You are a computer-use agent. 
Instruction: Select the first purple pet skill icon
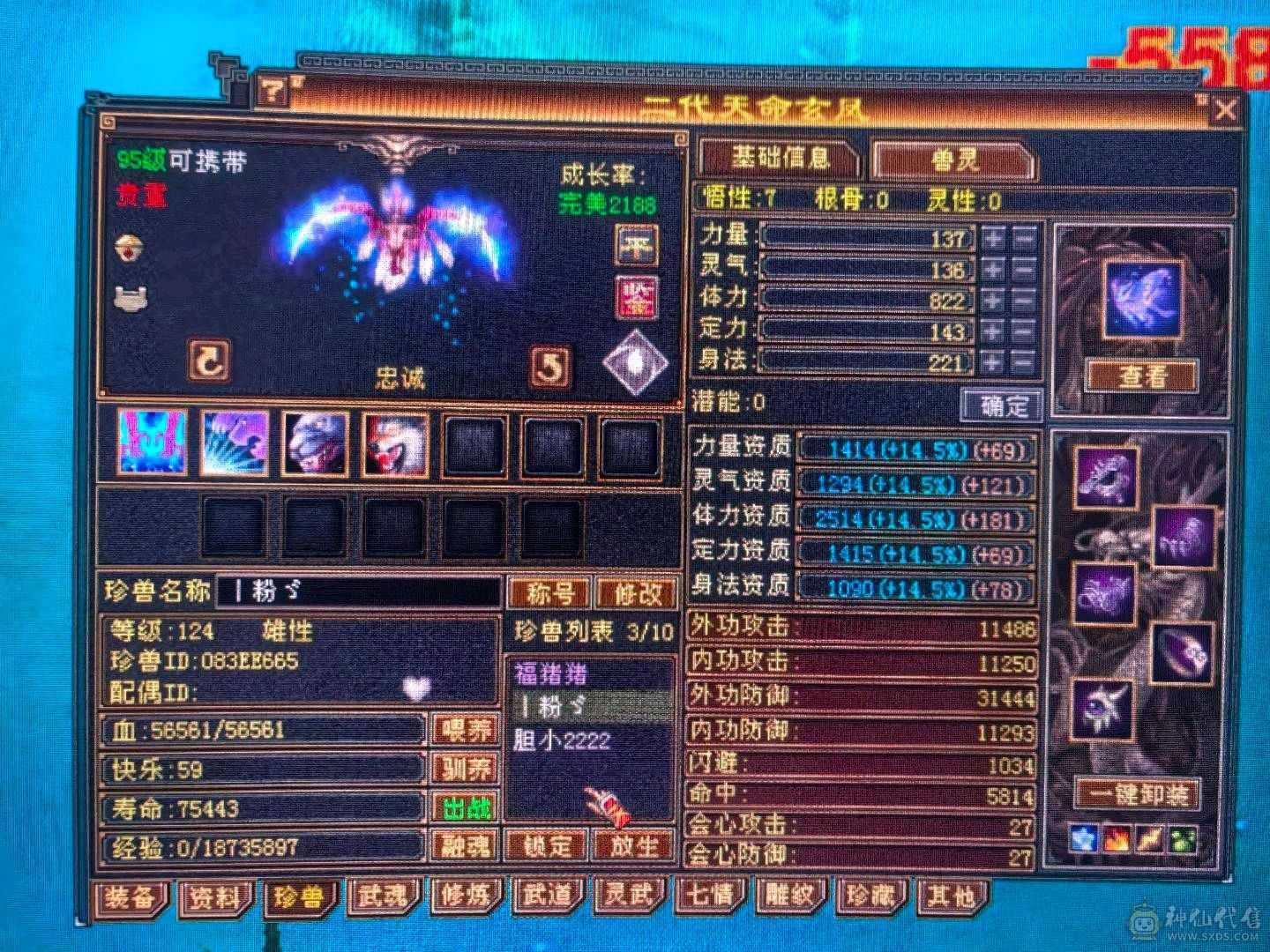pos(151,445)
